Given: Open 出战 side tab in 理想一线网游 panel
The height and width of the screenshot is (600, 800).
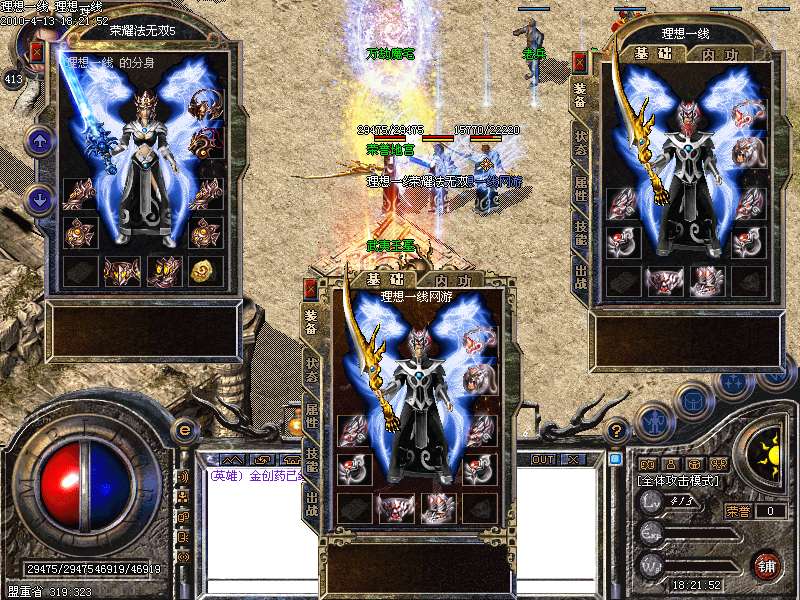Looking at the screenshot, I should 311,504.
